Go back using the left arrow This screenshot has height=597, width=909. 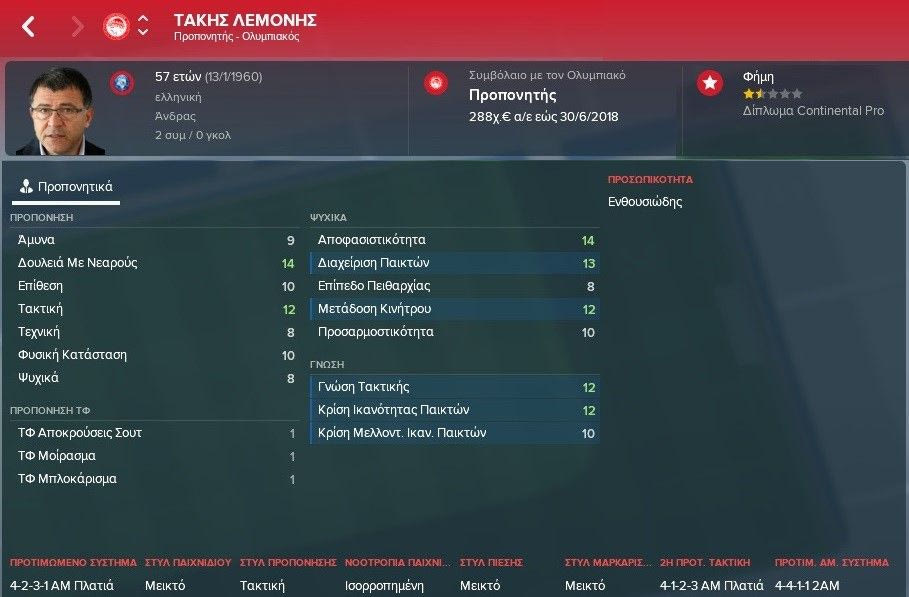[28, 27]
